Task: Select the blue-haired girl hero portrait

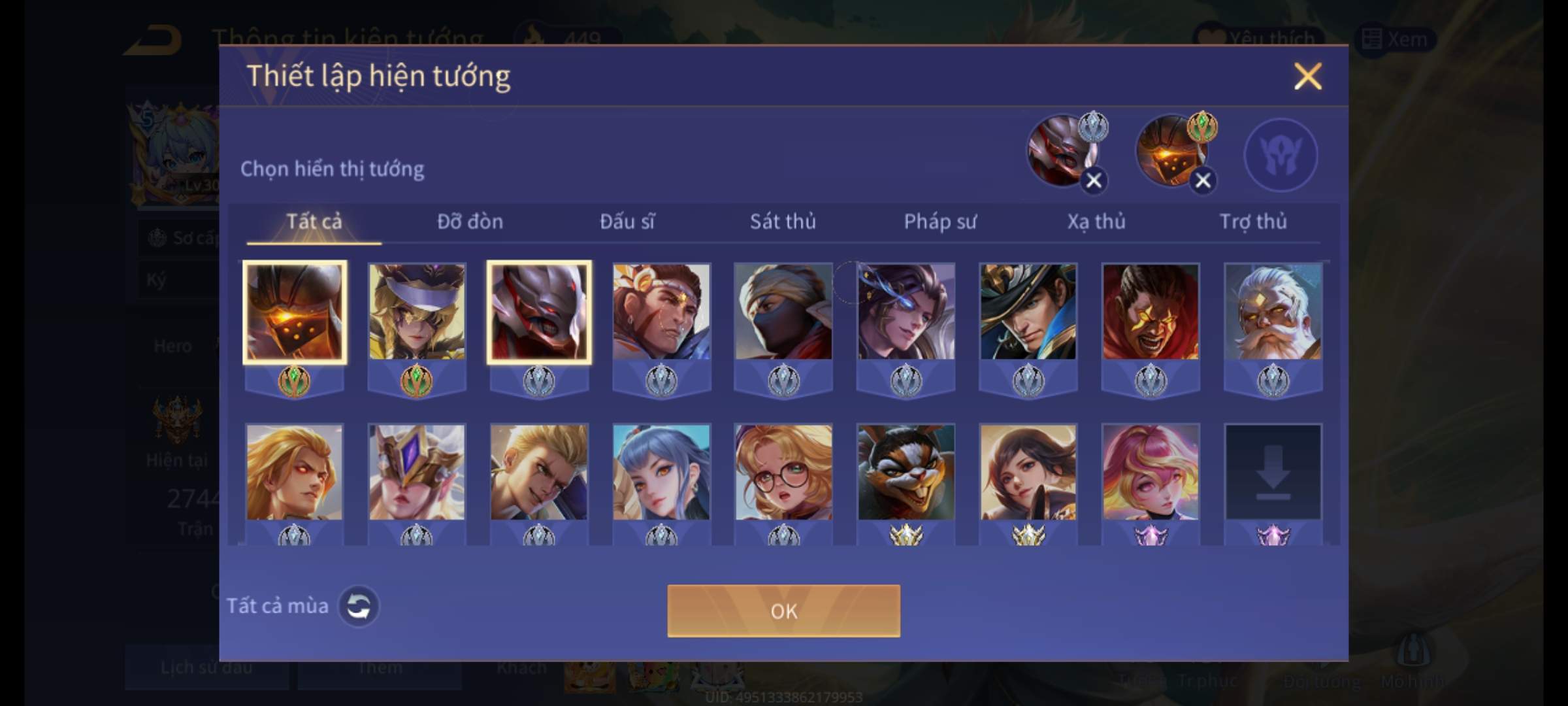Action: click(661, 472)
